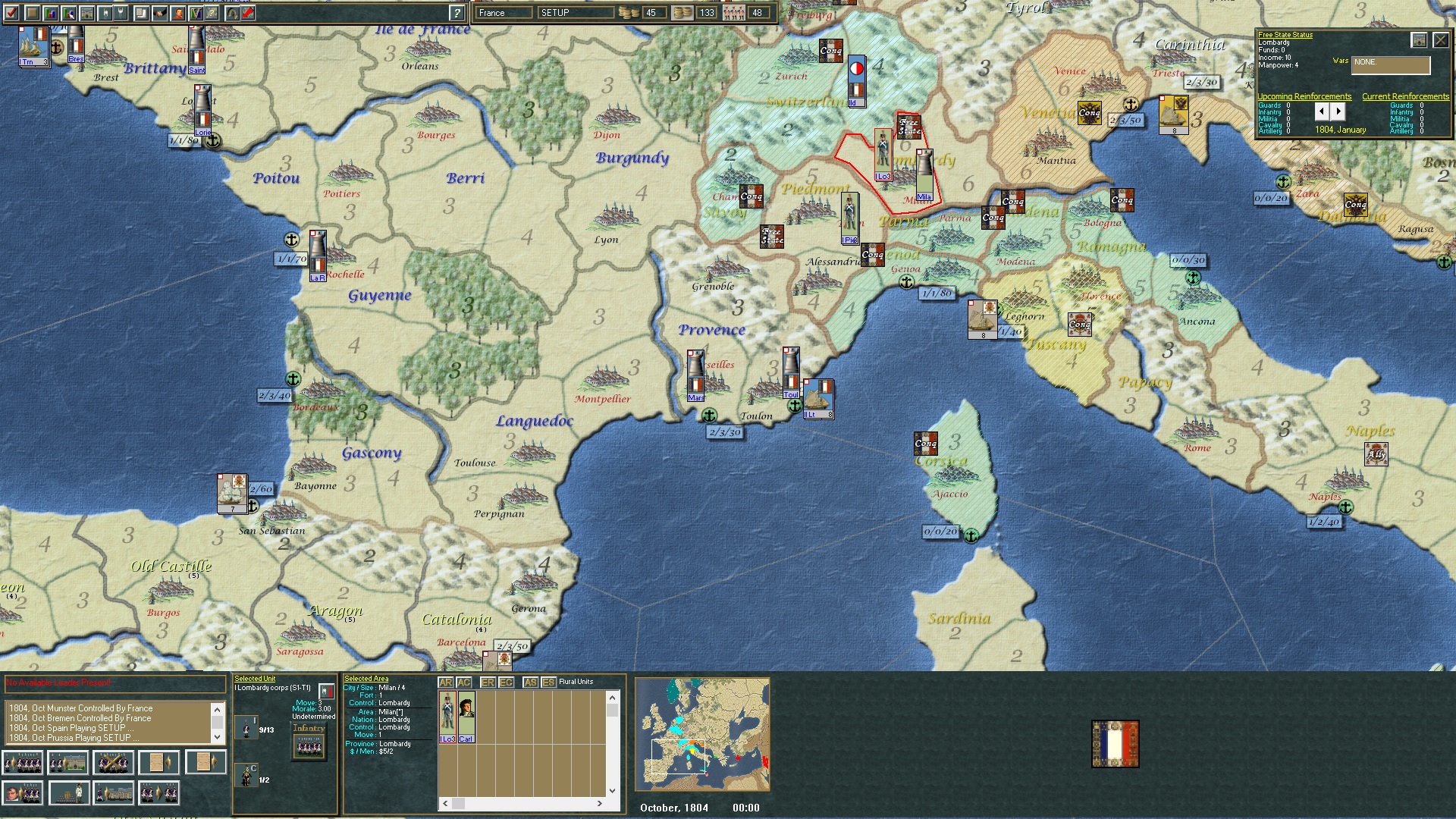Click the red checkmark end-turn icon
This screenshot has height=819, width=1456.
tap(11, 13)
